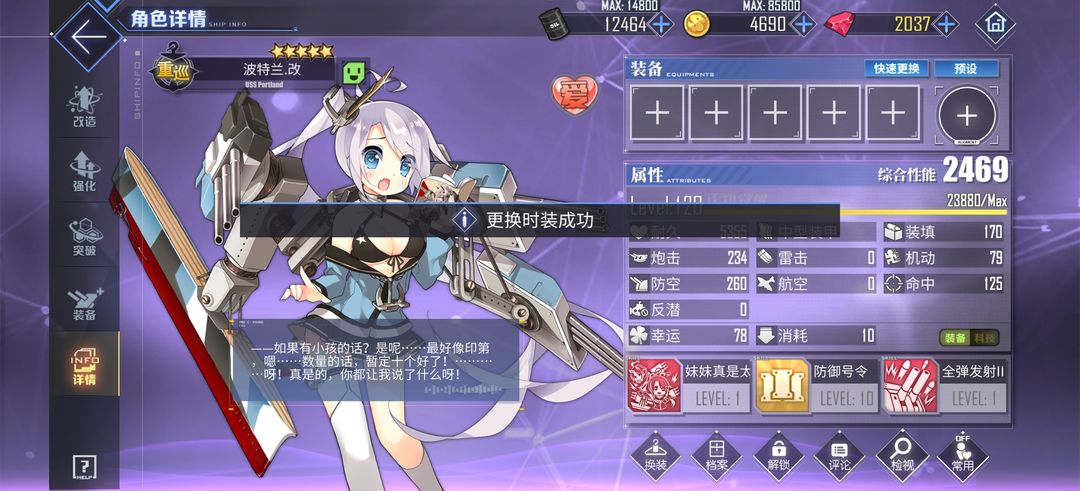Select the round augment equipment slot
Image resolution: width=1080 pixels, height=491 pixels.
966,116
